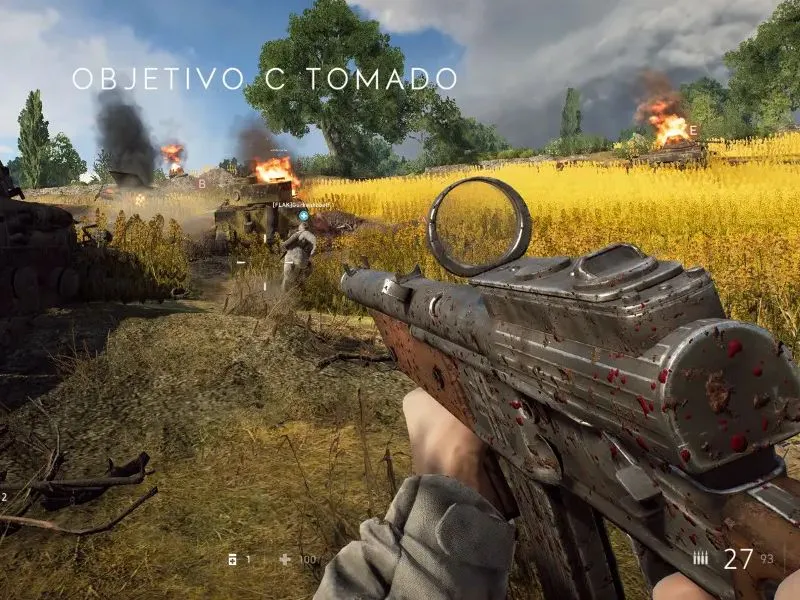Select the medical pouch icon
The height and width of the screenshot is (600, 800).
click(232, 559)
